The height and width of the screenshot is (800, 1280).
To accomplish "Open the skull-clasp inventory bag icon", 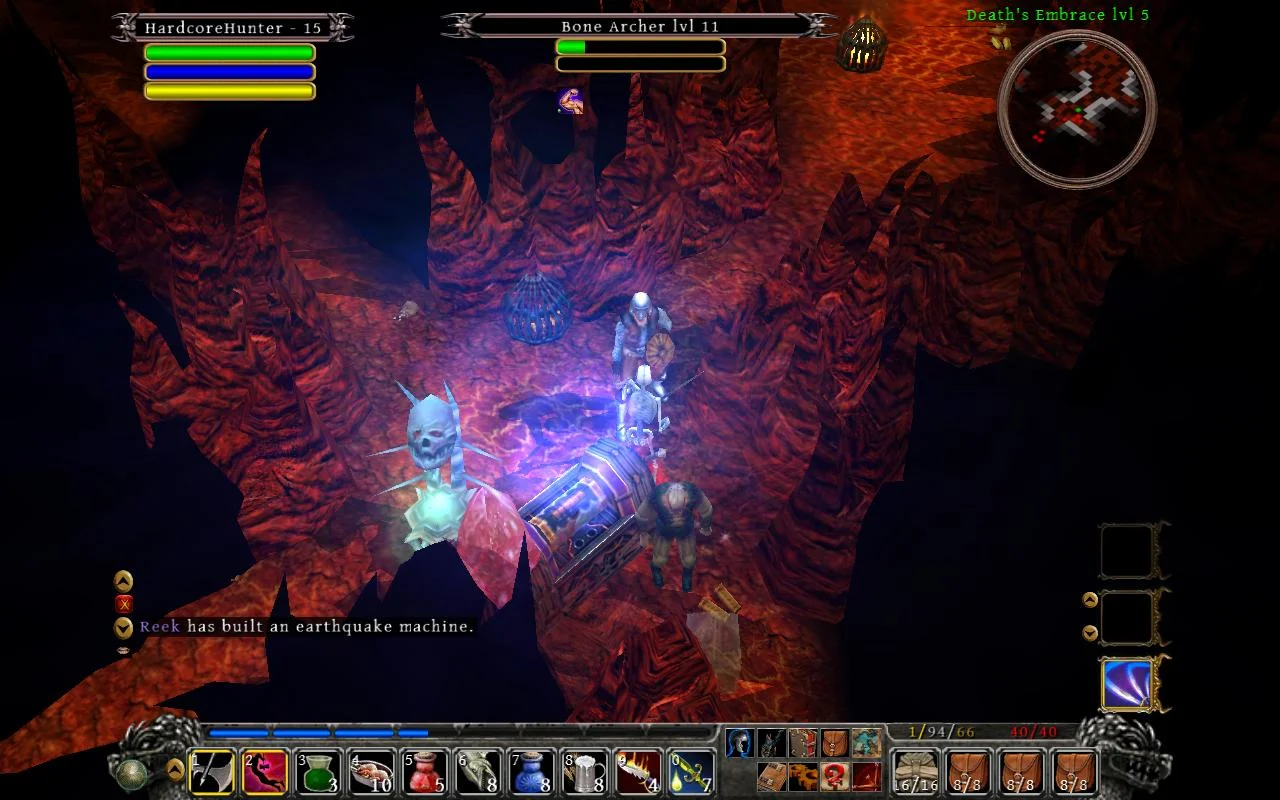I will click(835, 743).
